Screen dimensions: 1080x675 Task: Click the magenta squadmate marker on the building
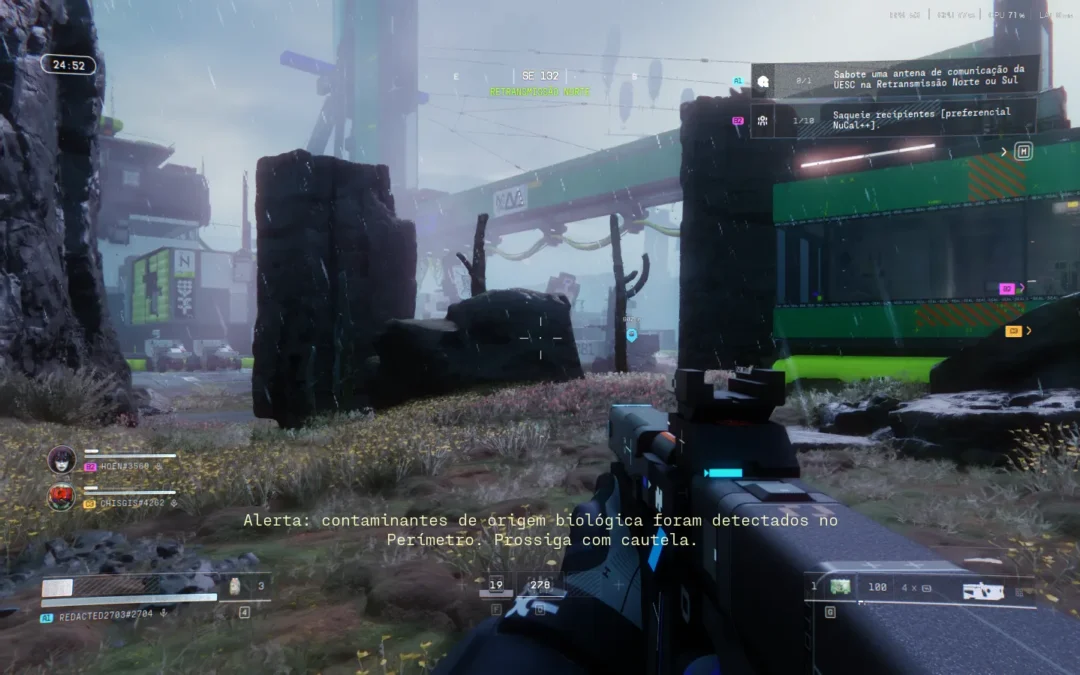[x=1007, y=288]
